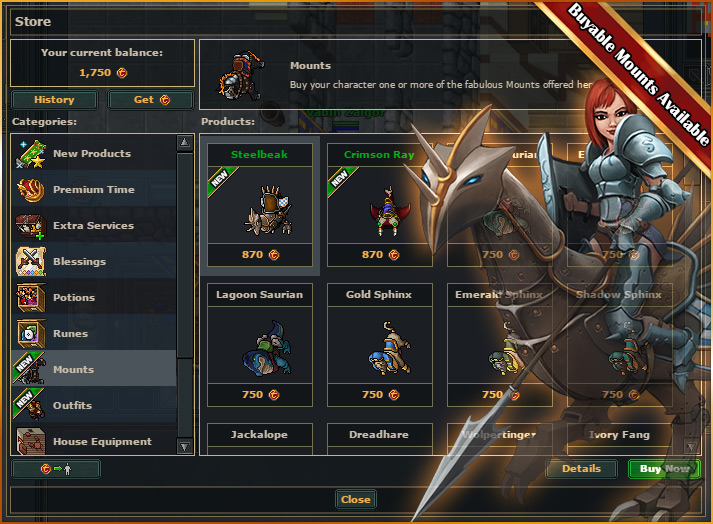
Task: View Details of the selected mount
Action: (581, 469)
